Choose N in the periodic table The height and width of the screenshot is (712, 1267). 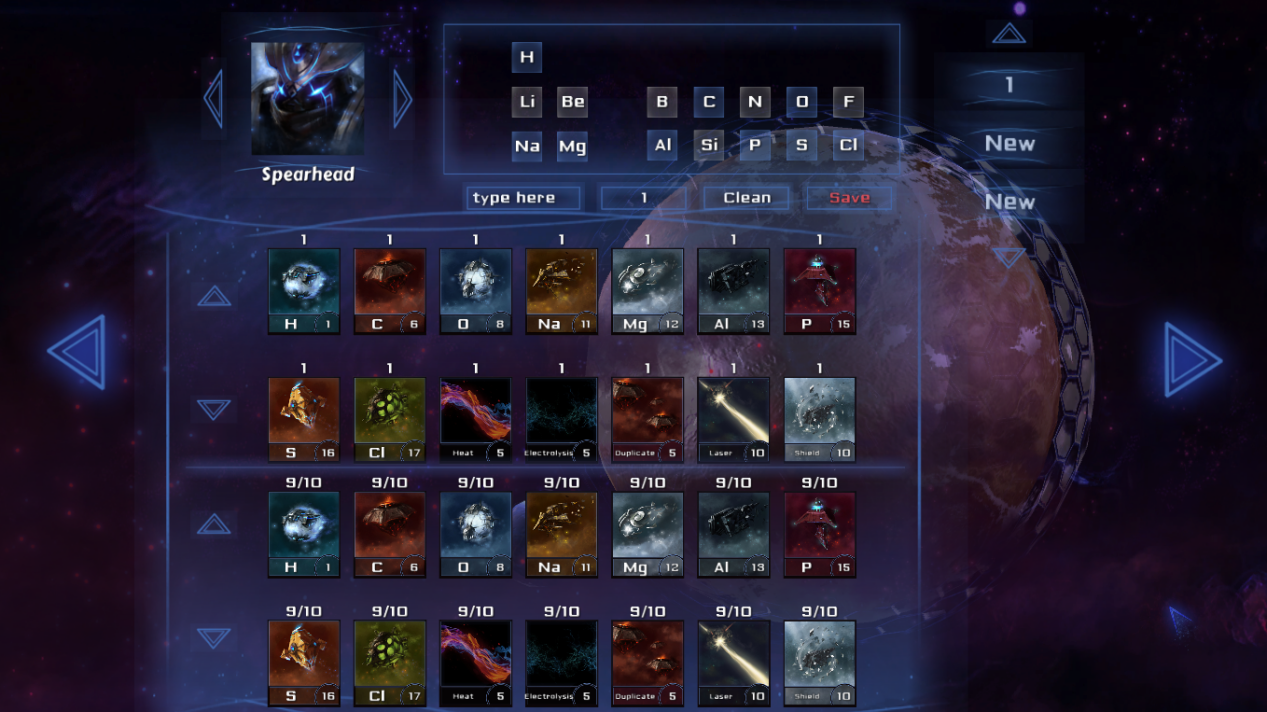pyautogui.click(x=755, y=101)
